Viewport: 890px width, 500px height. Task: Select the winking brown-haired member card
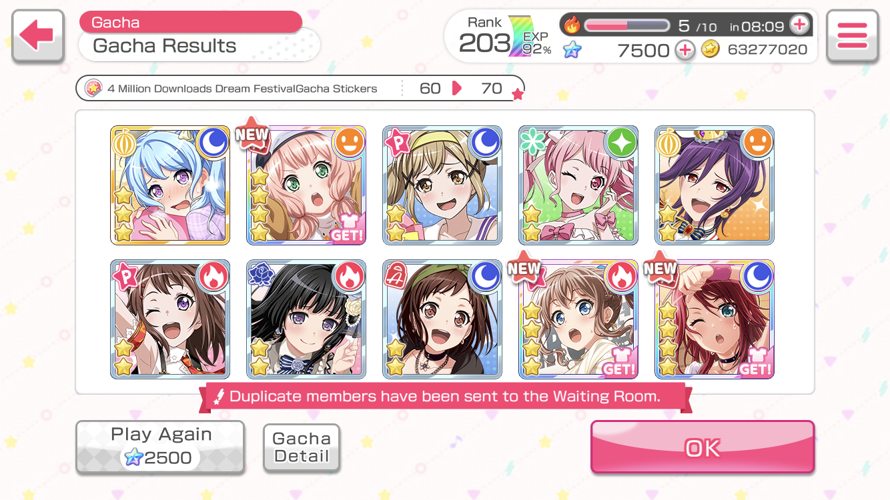point(170,319)
